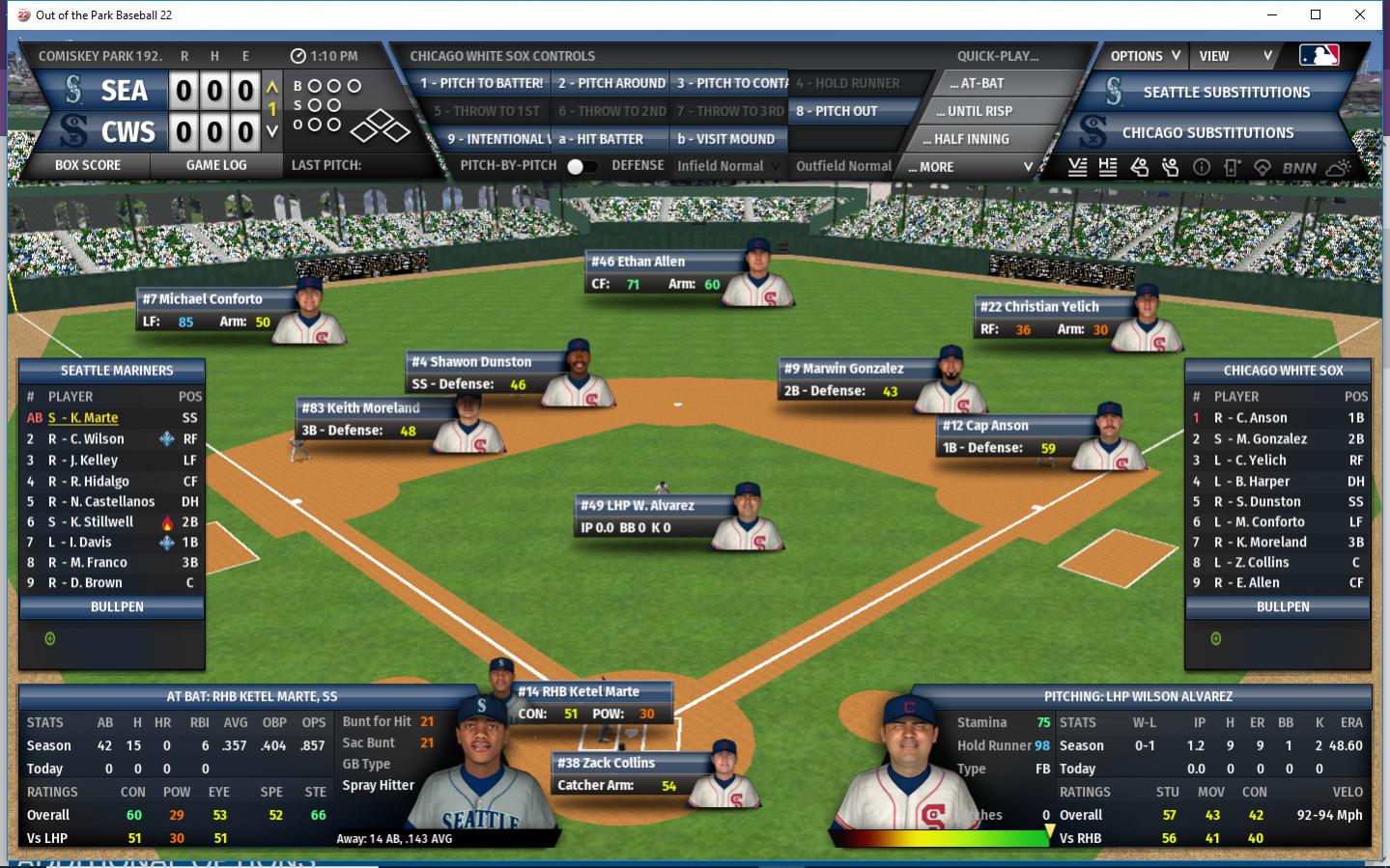This screenshot has width=1390, height=868.
Task: Maximize the game window
Action: (1316, 14)
